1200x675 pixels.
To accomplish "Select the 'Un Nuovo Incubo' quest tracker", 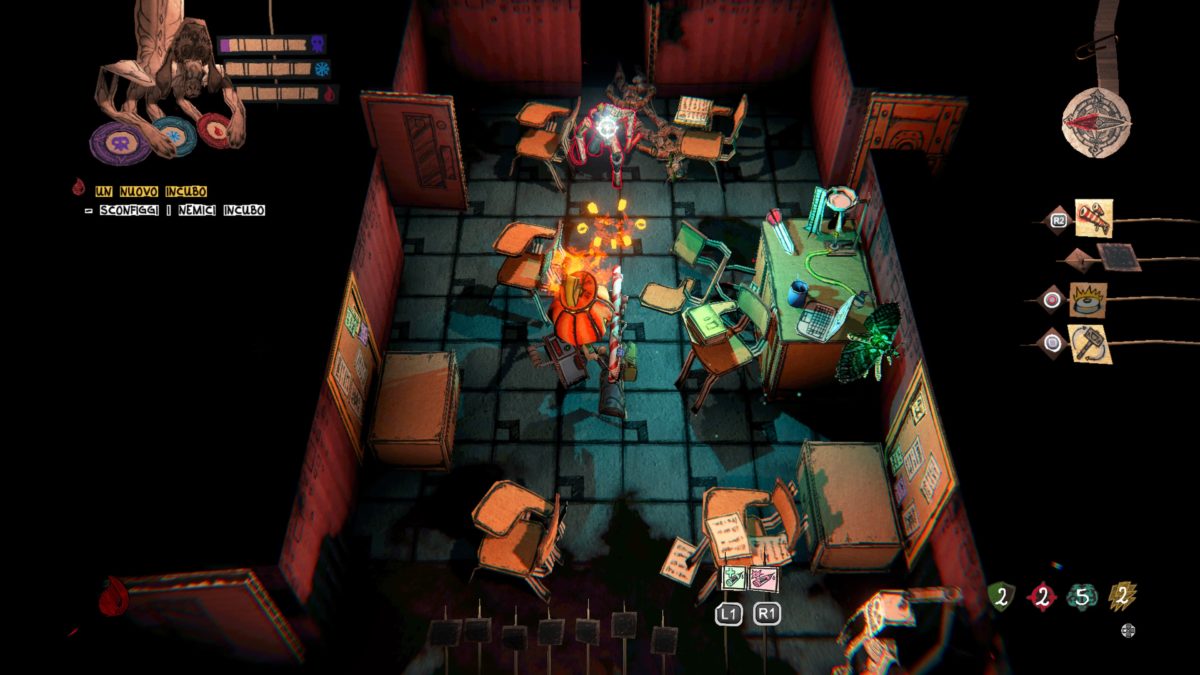I will pyautogui.click(x=151, y=190).
